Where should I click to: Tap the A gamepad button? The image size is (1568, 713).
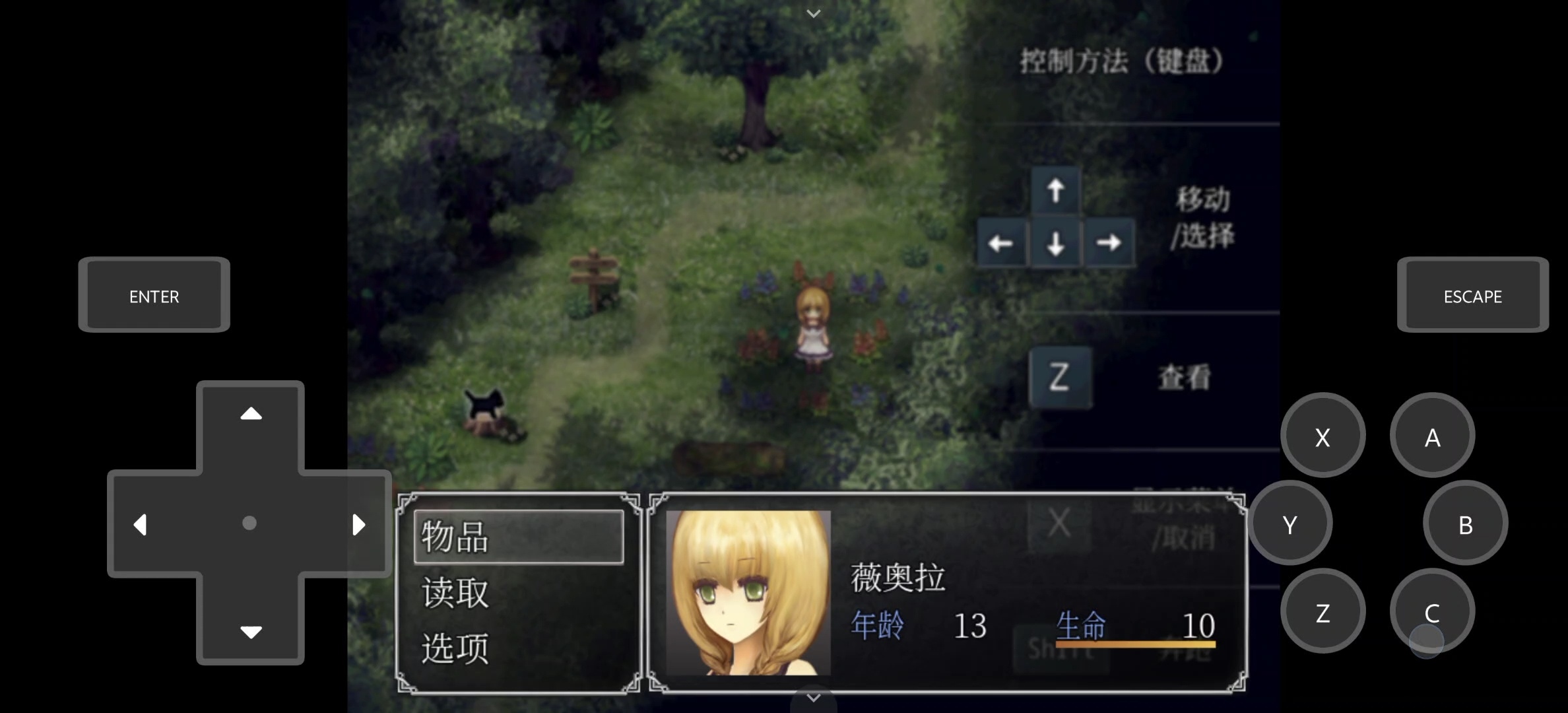click(x=1432, y=436)
